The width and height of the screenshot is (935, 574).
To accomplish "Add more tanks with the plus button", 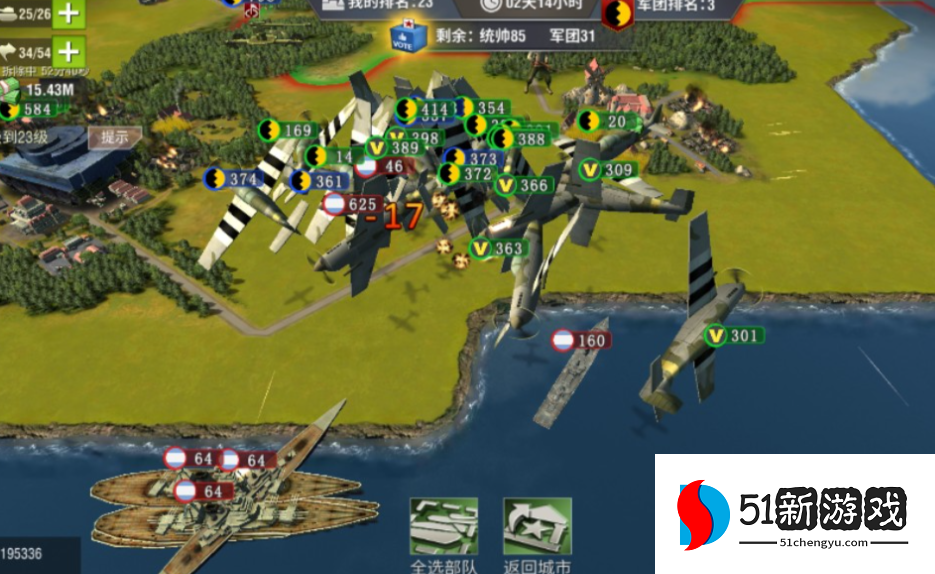I will point(68,14).
